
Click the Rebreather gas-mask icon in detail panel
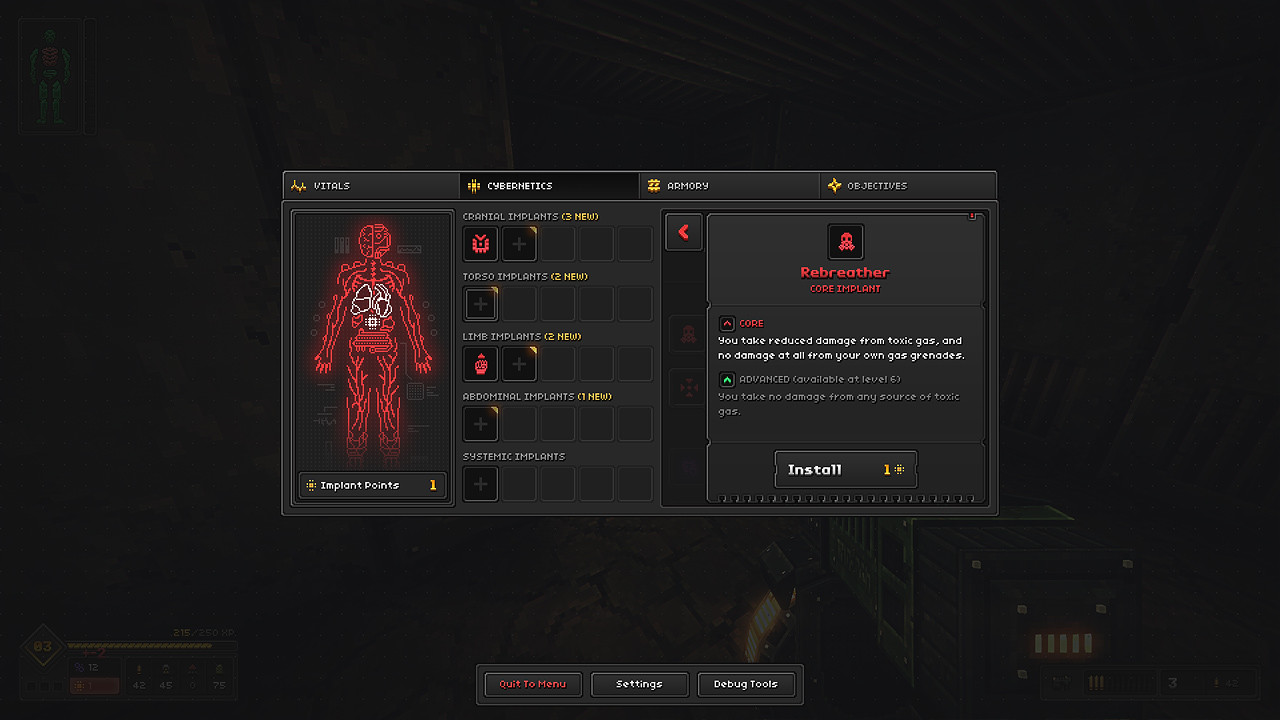pyautogui.click(x=845, y=240)
